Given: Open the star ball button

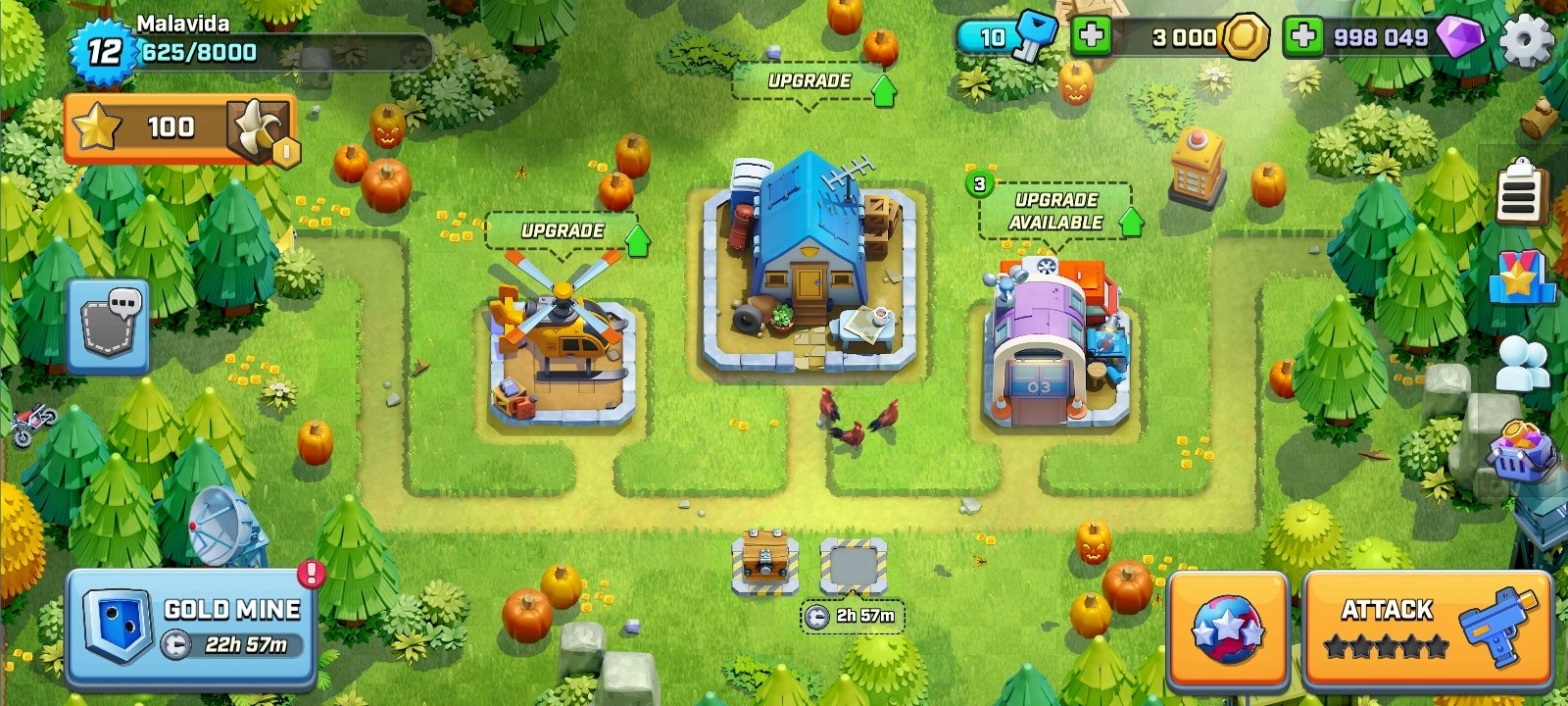Looking at the screenshot, I should coord(1227,629).
